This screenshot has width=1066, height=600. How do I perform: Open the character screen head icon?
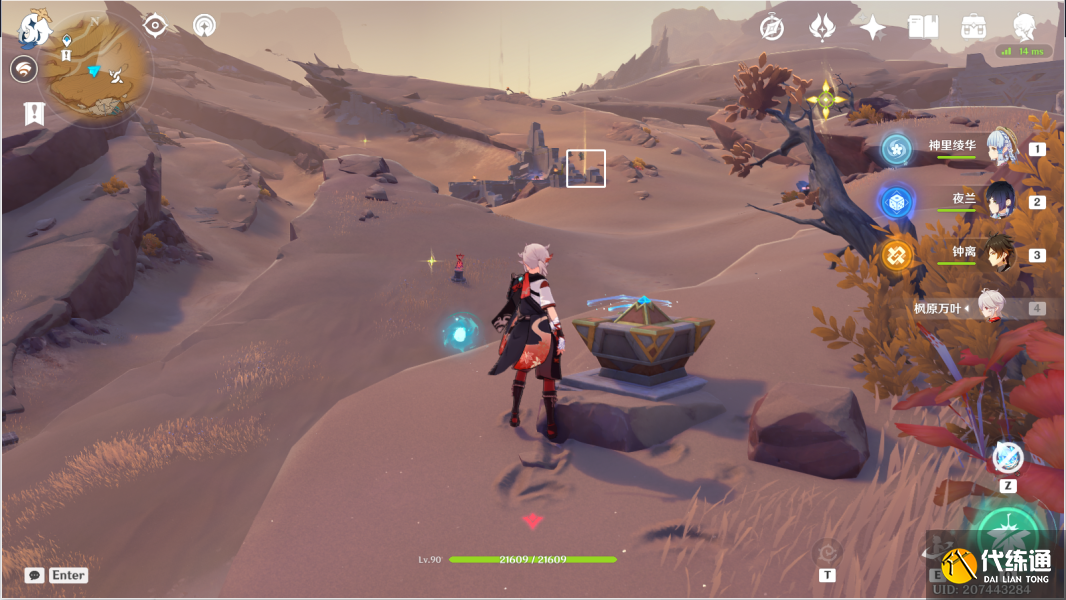coord(1024,27)
